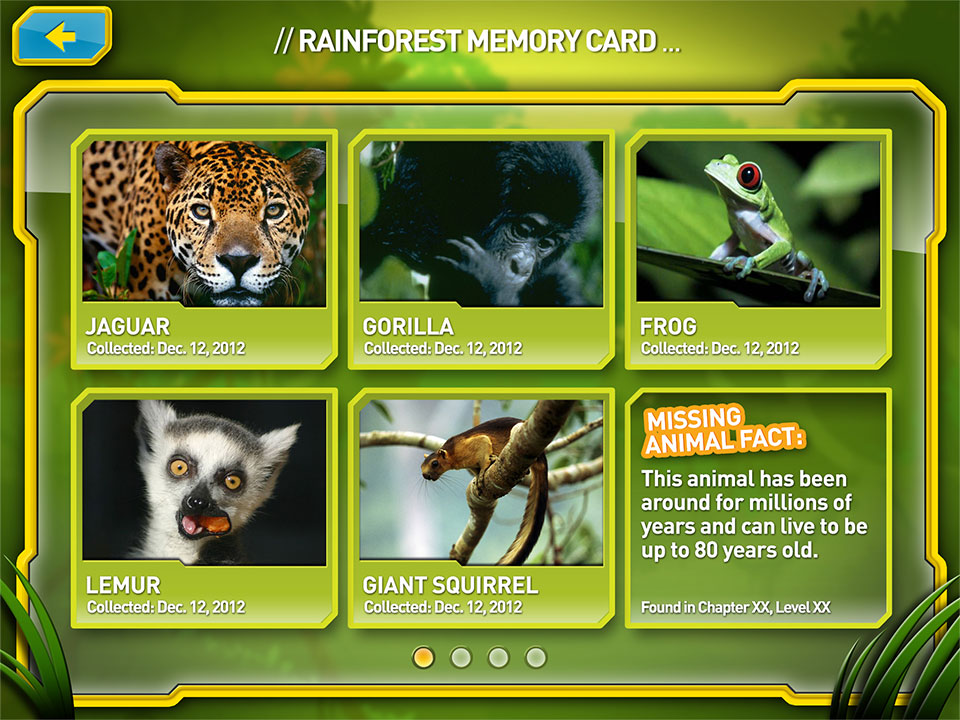Viewport: 960px width, 720px height.
Task: Select the first highlighted page dot
Action: point(423,657)
